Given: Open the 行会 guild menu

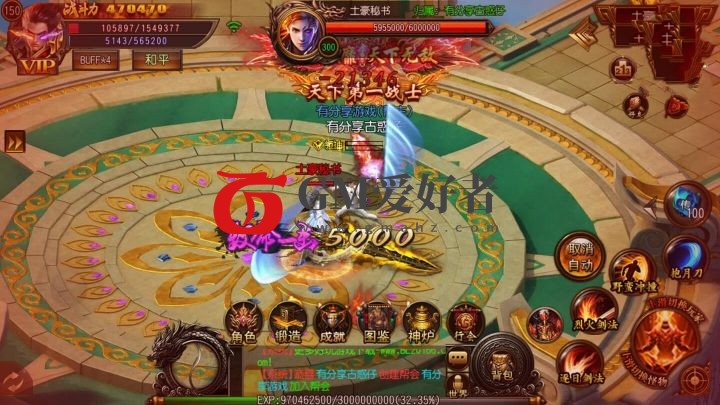Looking at the screenshot, I should point(462,322).
